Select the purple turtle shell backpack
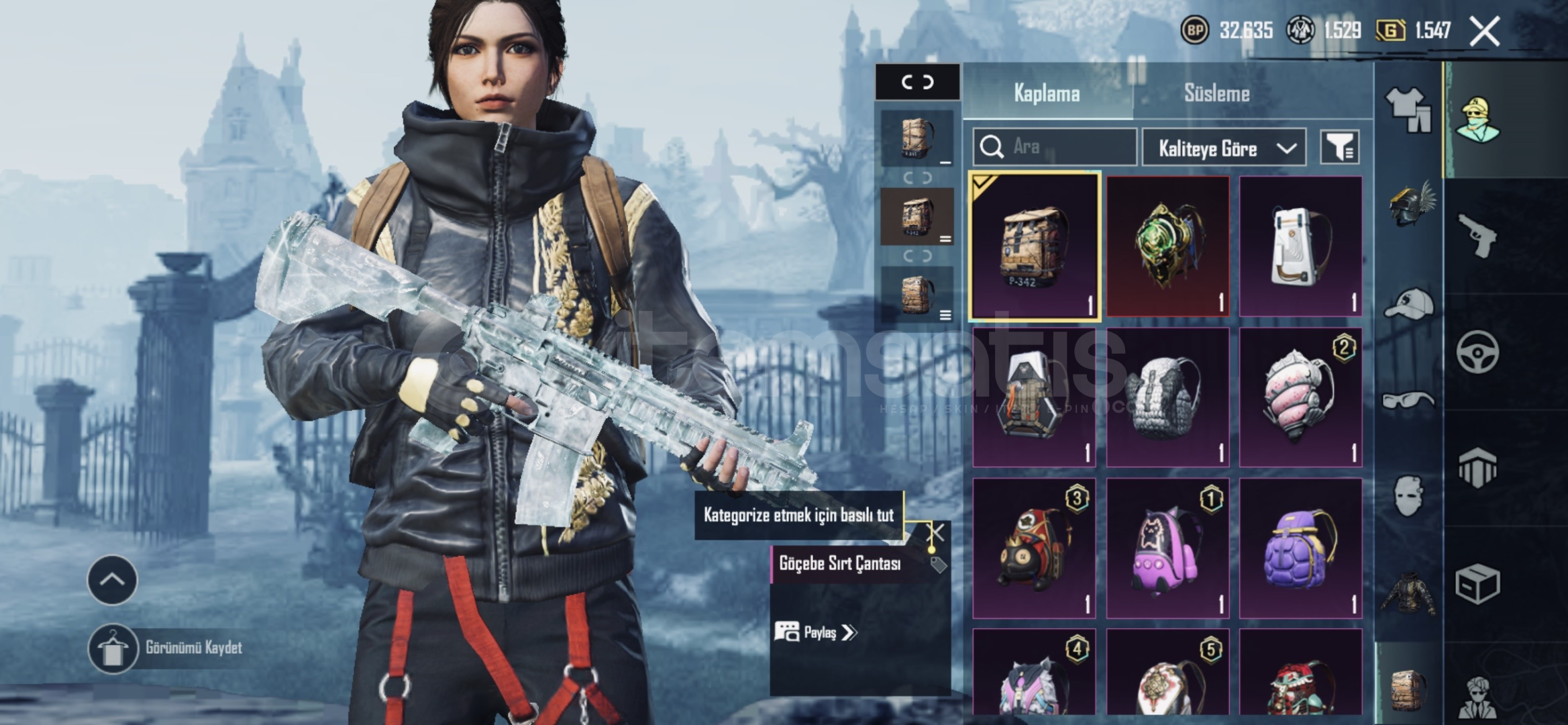 pos(1300,548)
